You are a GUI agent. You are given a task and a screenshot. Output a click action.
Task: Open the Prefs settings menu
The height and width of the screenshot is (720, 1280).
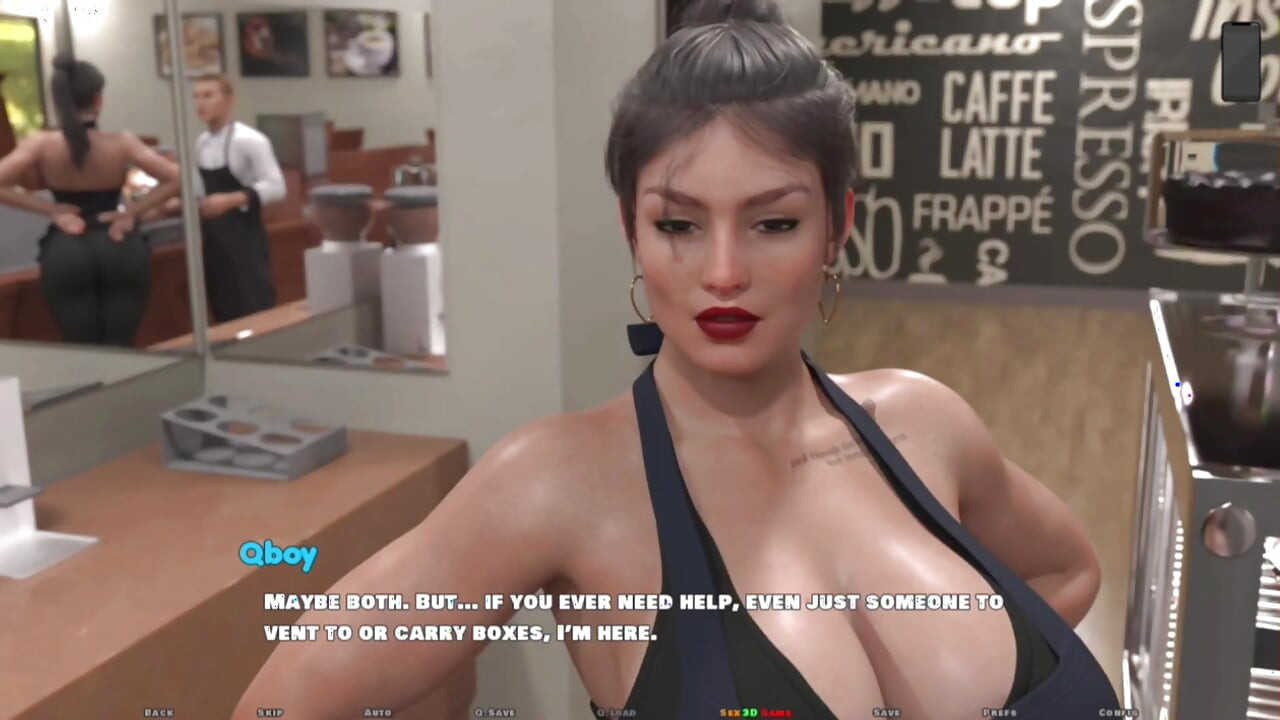click(998, 712)
